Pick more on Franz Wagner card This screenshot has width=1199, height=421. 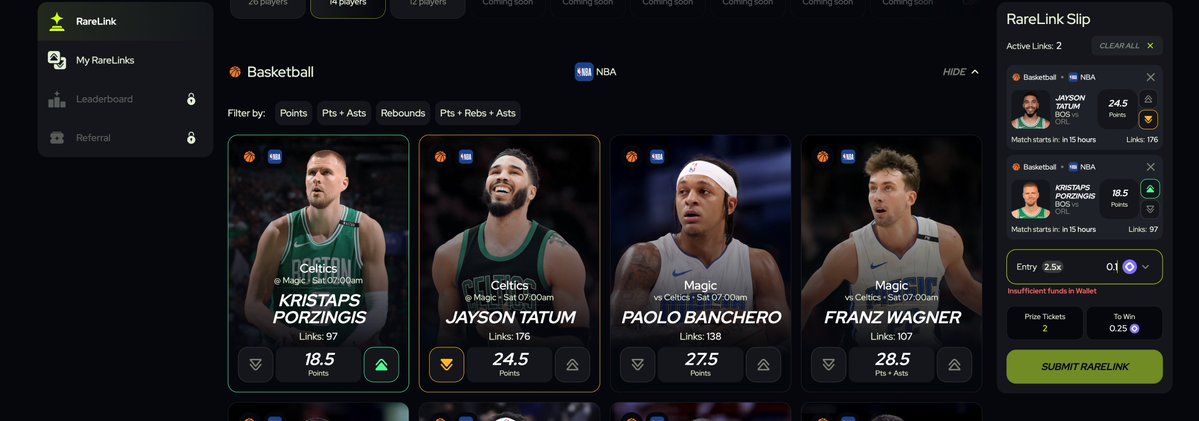click(x=954, y=365)
